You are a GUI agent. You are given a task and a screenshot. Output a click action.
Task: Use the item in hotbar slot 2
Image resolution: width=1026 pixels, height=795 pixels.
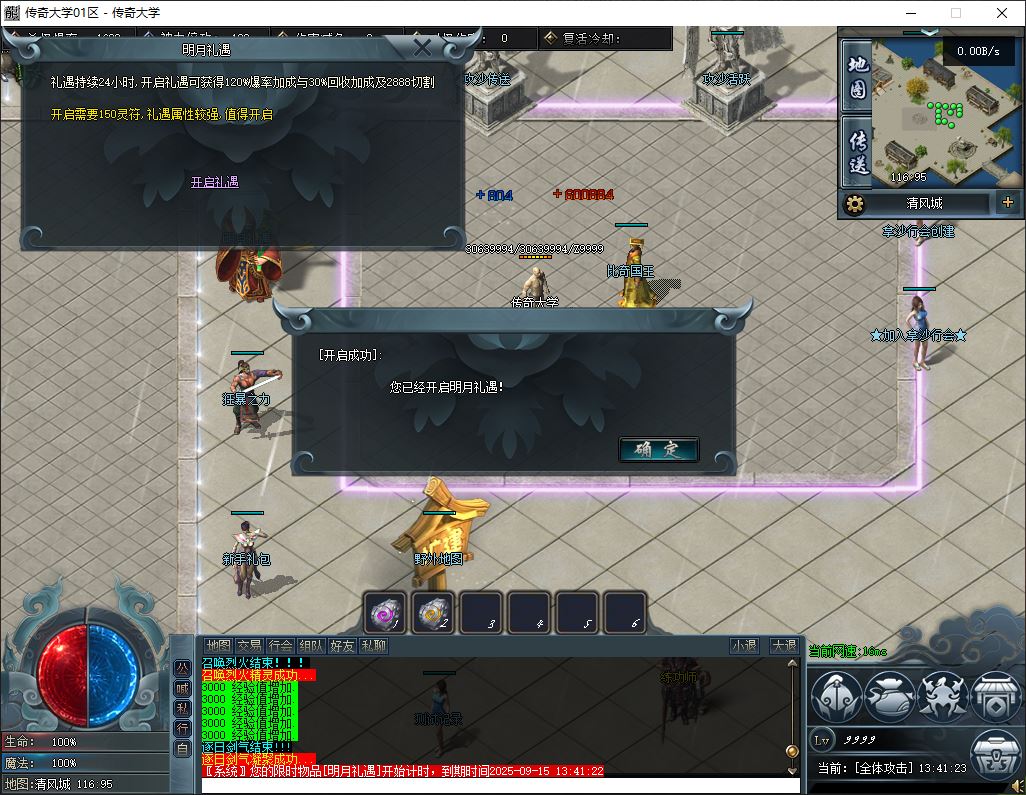[x=434, y=612]
